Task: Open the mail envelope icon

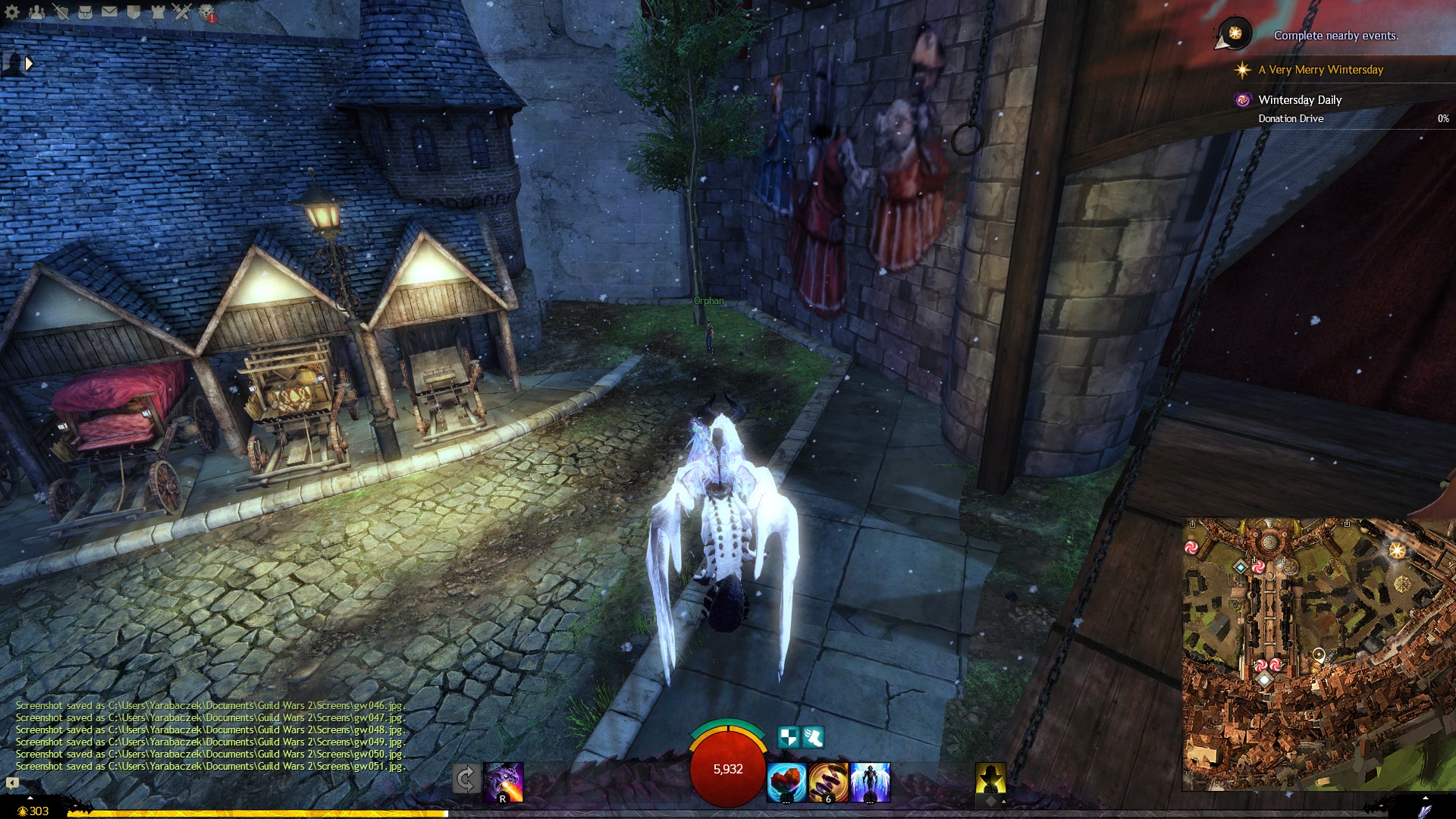Action: [109, 11]
